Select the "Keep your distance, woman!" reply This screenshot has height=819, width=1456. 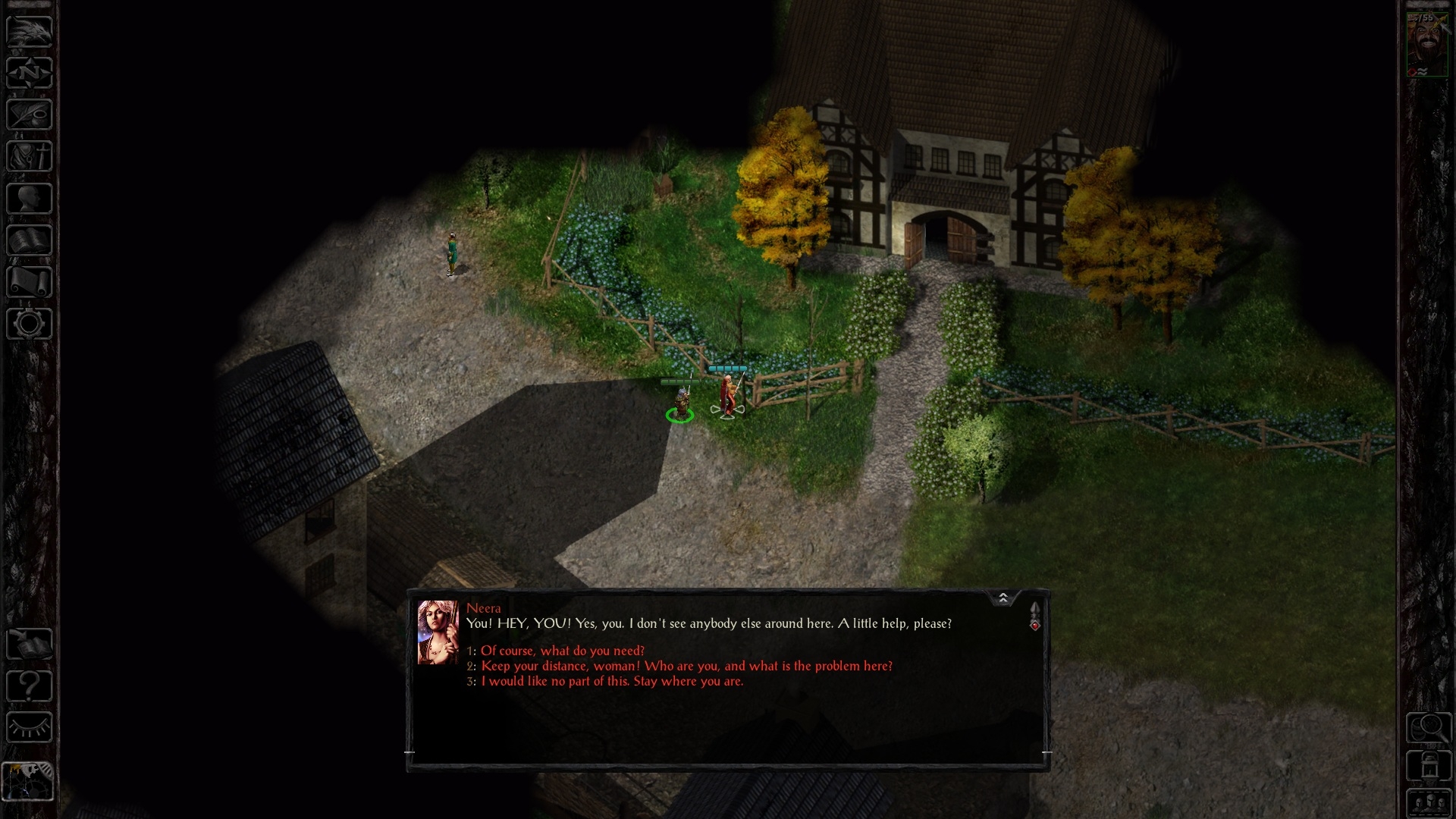click(x=686, y=666)
